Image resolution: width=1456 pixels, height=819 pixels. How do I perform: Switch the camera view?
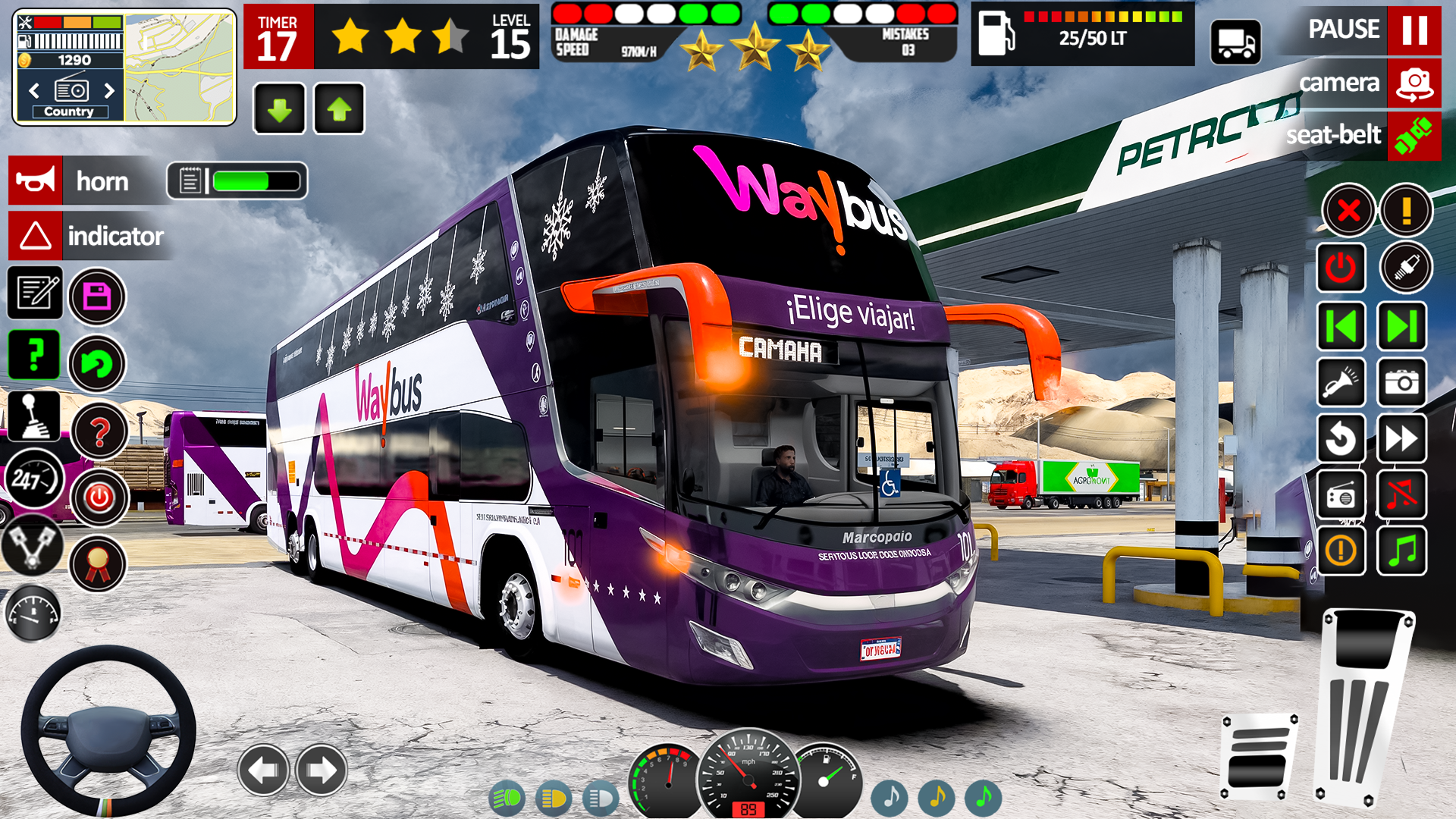pyautogui.click(x=1414, y=83)
